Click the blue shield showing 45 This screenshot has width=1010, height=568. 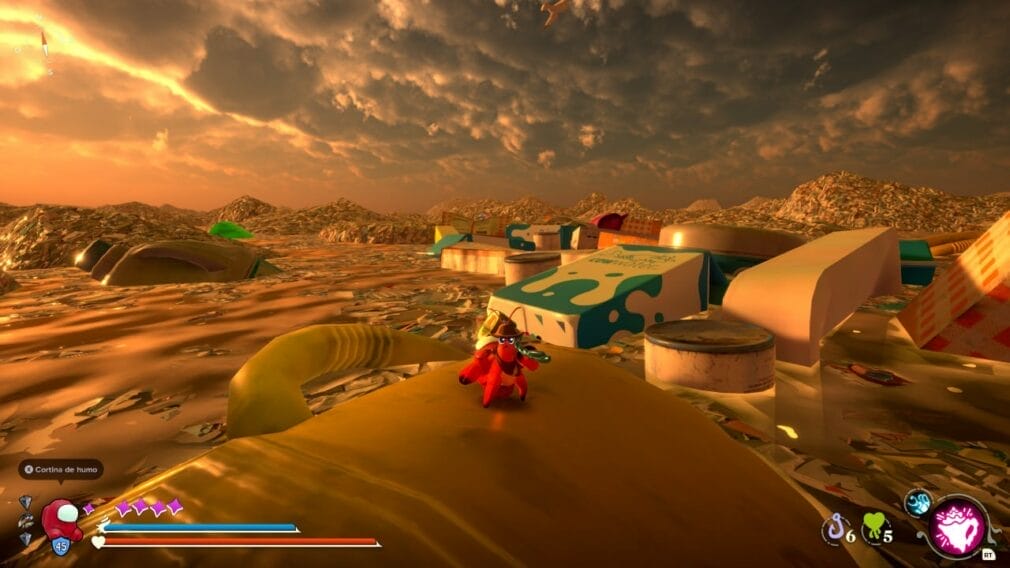[61, 545]
